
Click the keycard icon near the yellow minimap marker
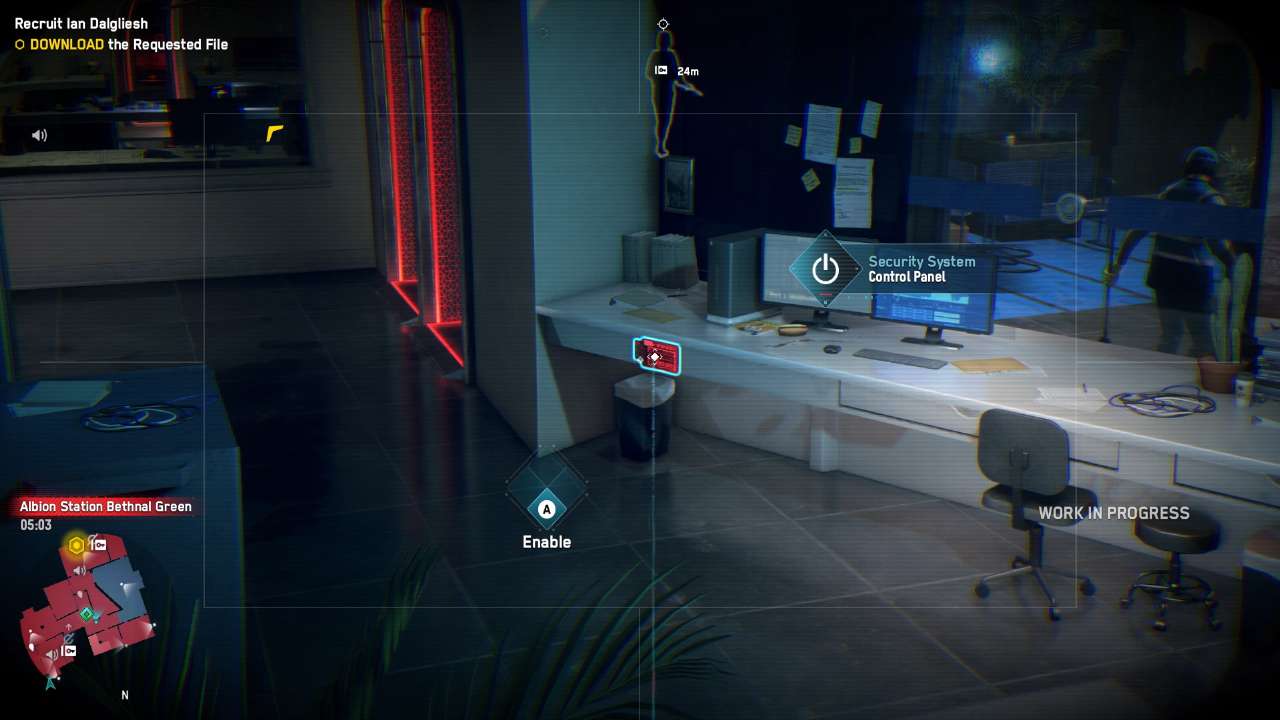pyautogui.click(x=99, y=545)
